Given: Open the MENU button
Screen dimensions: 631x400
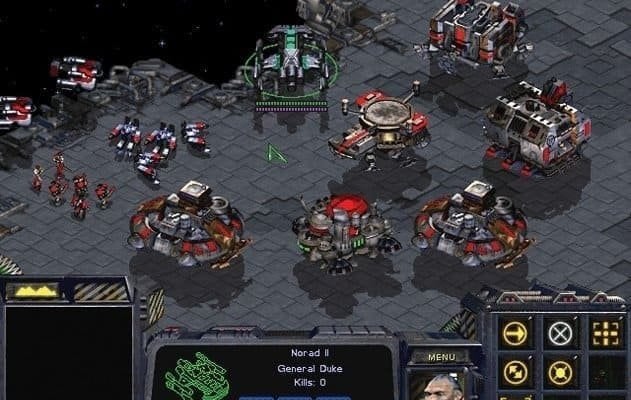Looking at the screenshot, I should click(441, 356).
